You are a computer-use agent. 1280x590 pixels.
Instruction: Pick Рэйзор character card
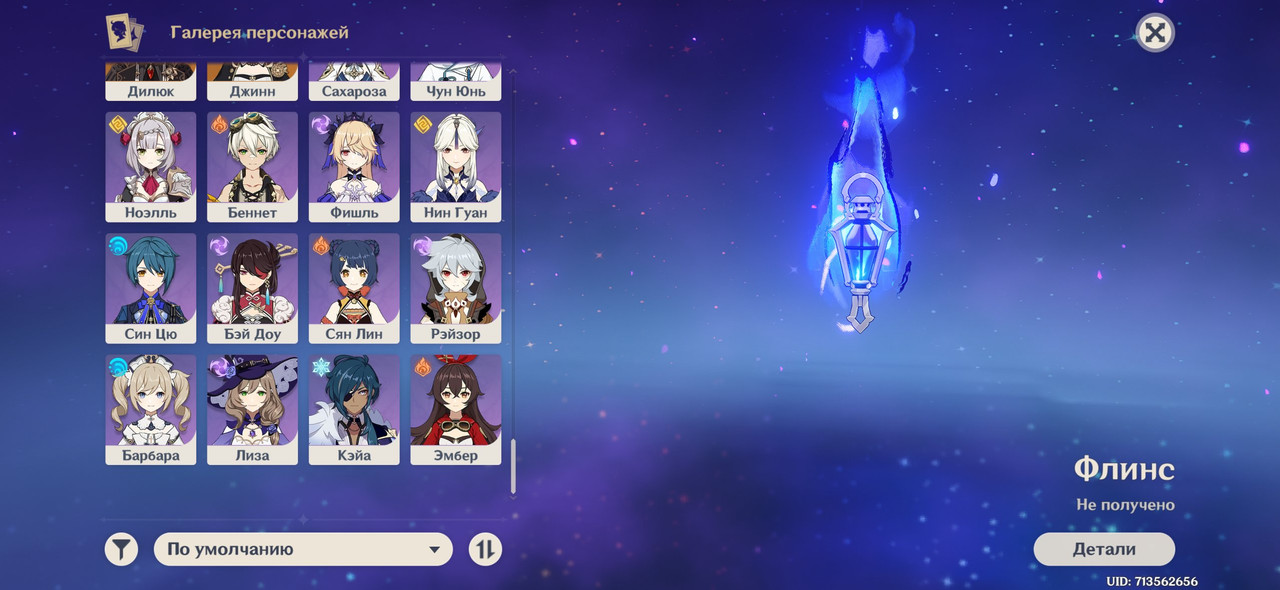456,288
